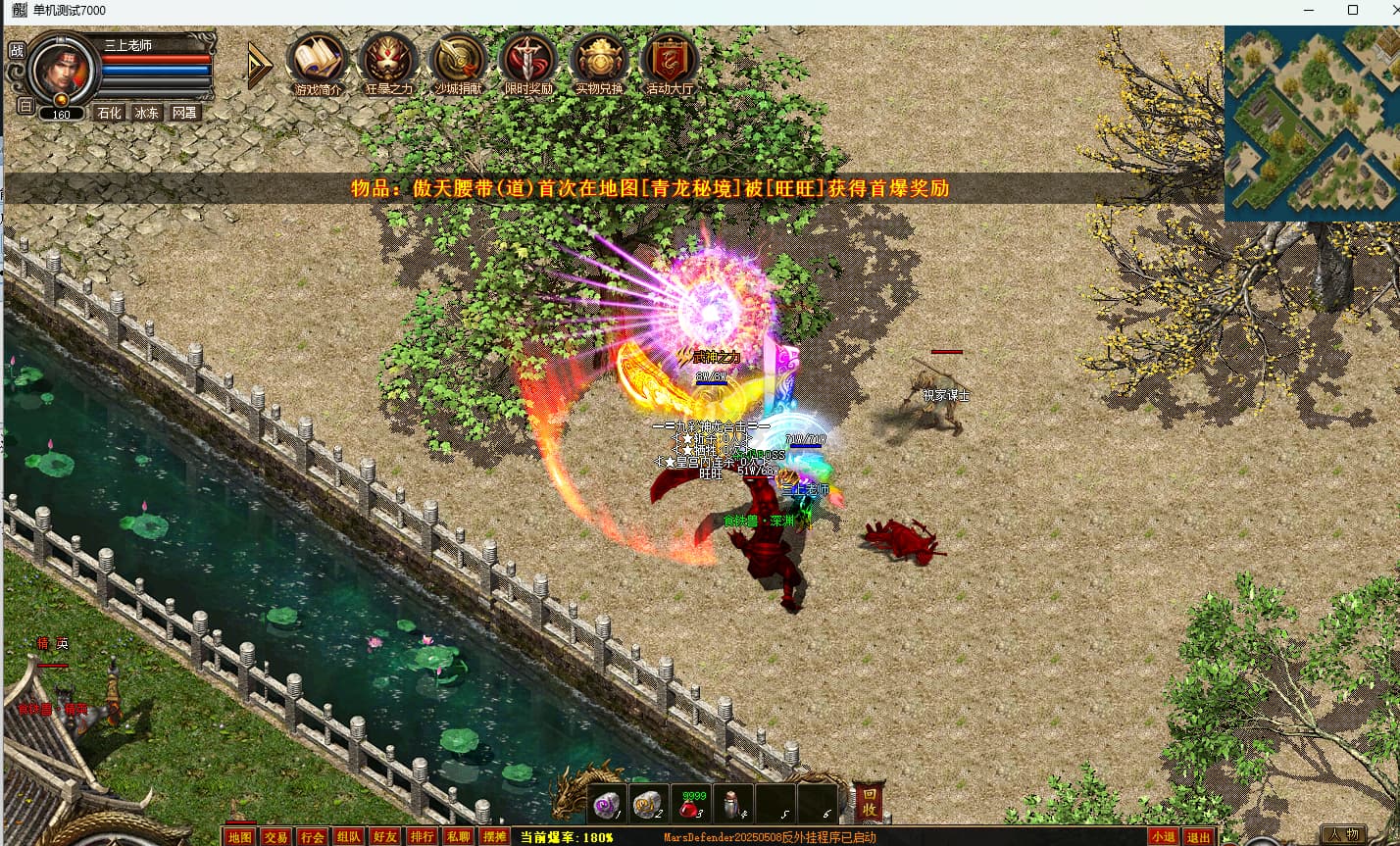Click the minimap

(x=1312, y=124)
